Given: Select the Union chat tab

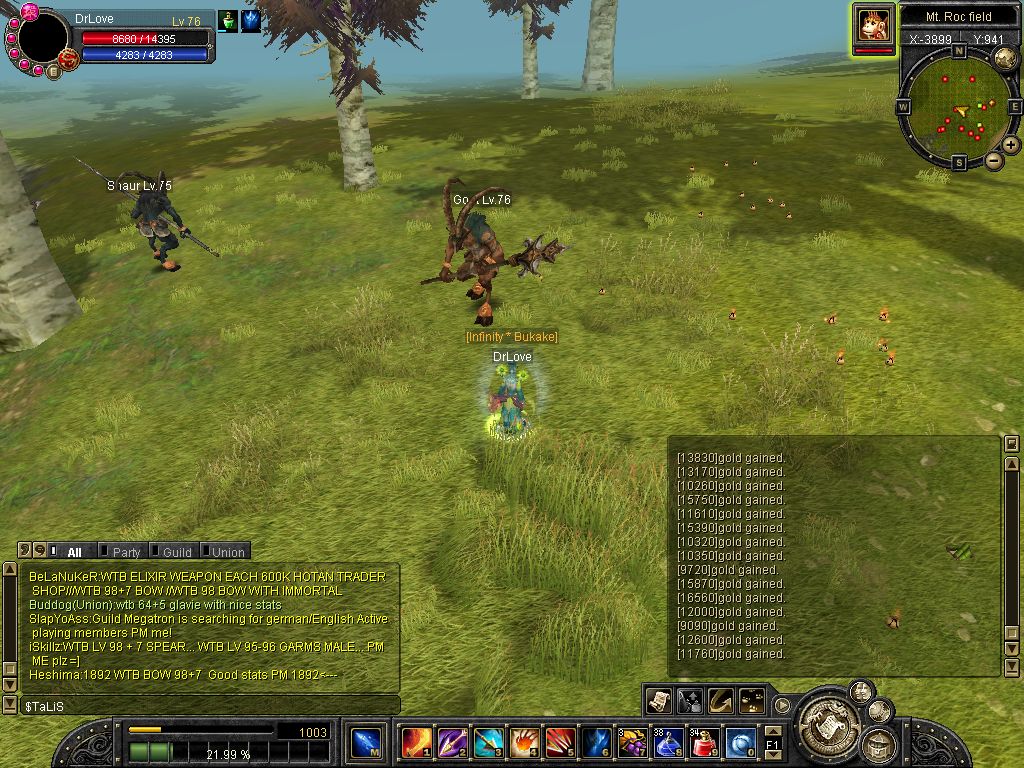Looking at the screenshot, I should coord(227,551).
